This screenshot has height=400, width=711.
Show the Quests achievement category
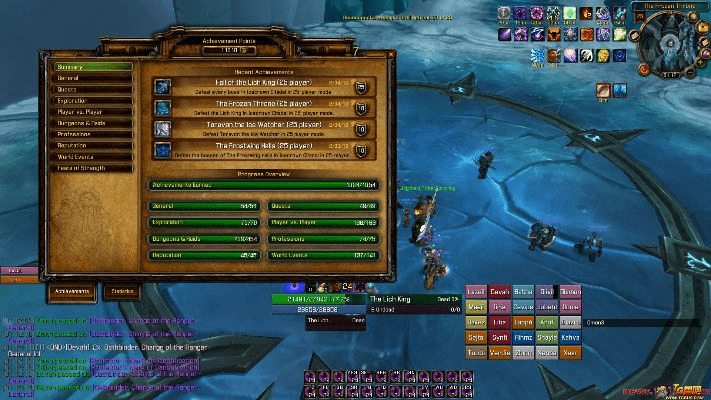pyautogui.click(x=92, y=89)
